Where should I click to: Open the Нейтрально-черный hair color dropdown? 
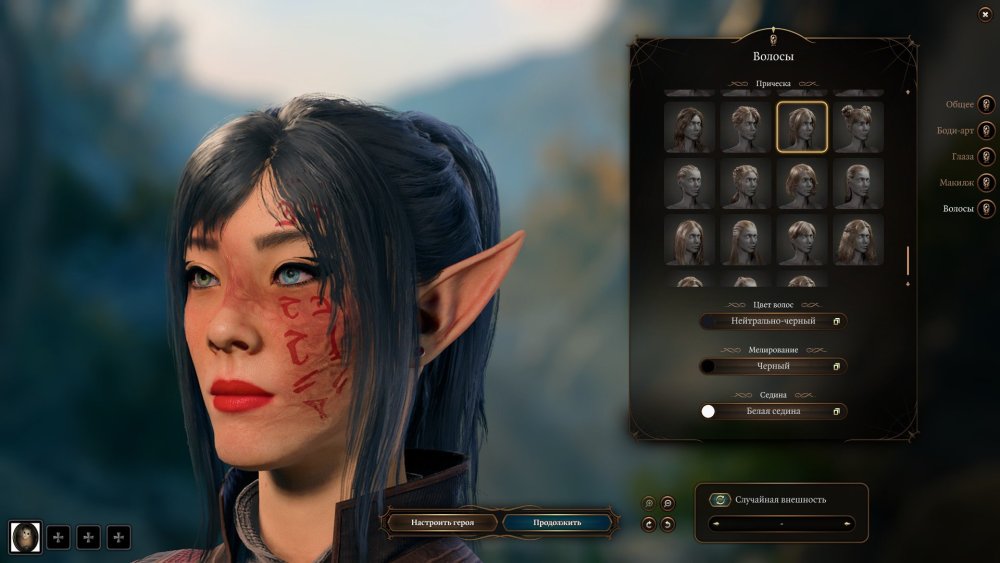773,321
